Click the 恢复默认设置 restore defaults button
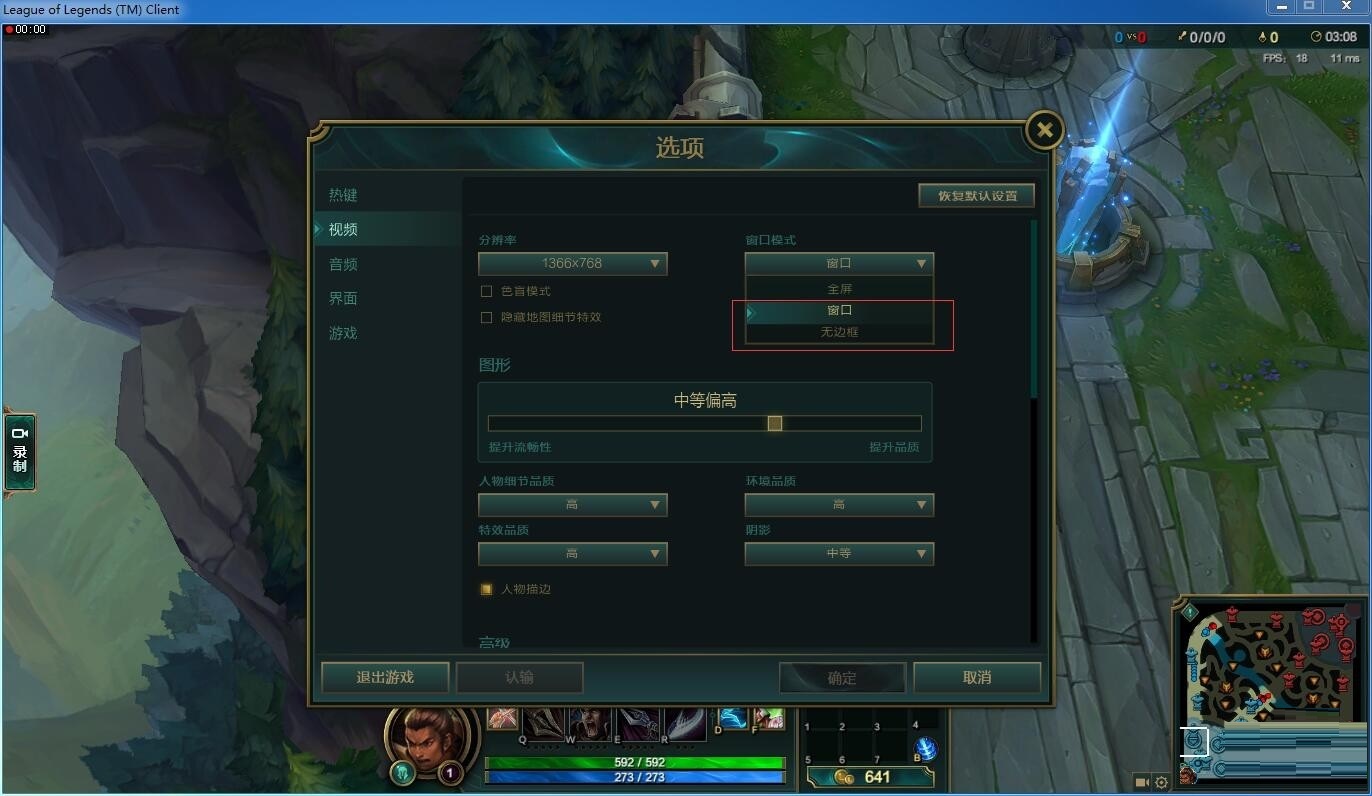The height and width of the screenshot is (796, 1372). point(976,195)
